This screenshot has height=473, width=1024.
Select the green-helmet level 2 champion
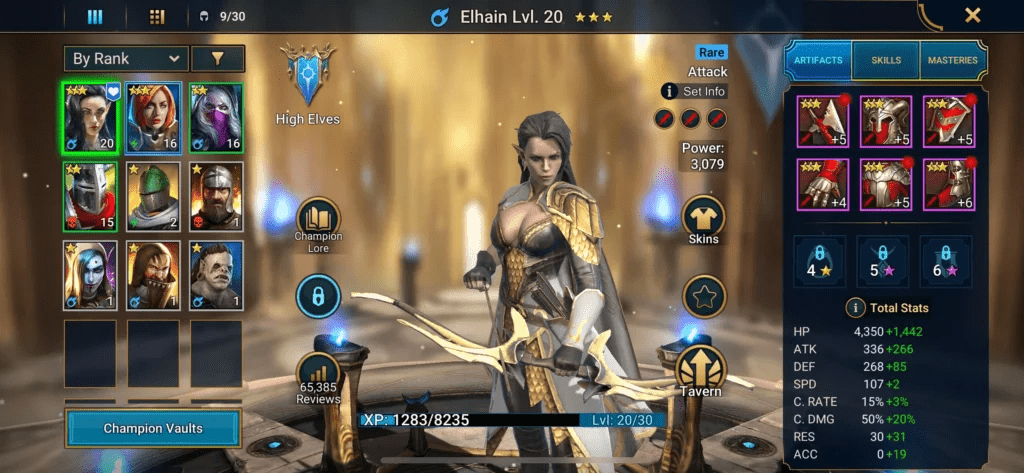[x=153, y=196]
